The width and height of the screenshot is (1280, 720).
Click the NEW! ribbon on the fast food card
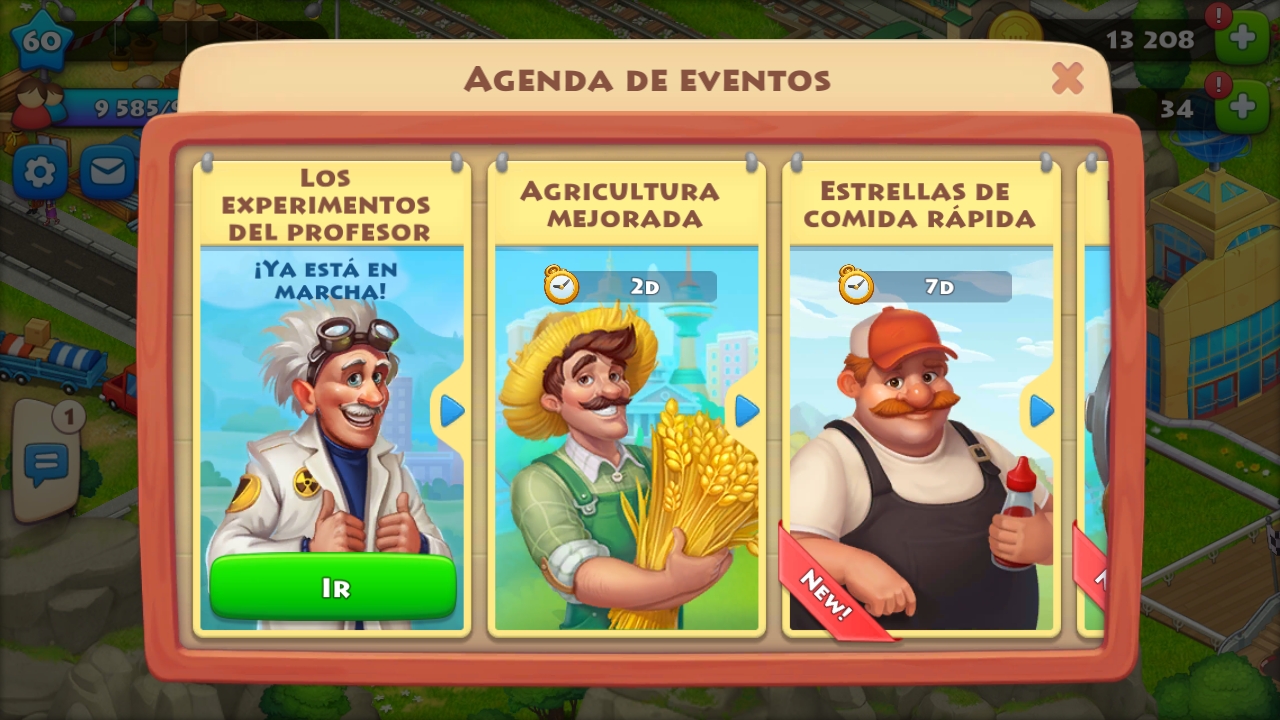click(824, 594)
